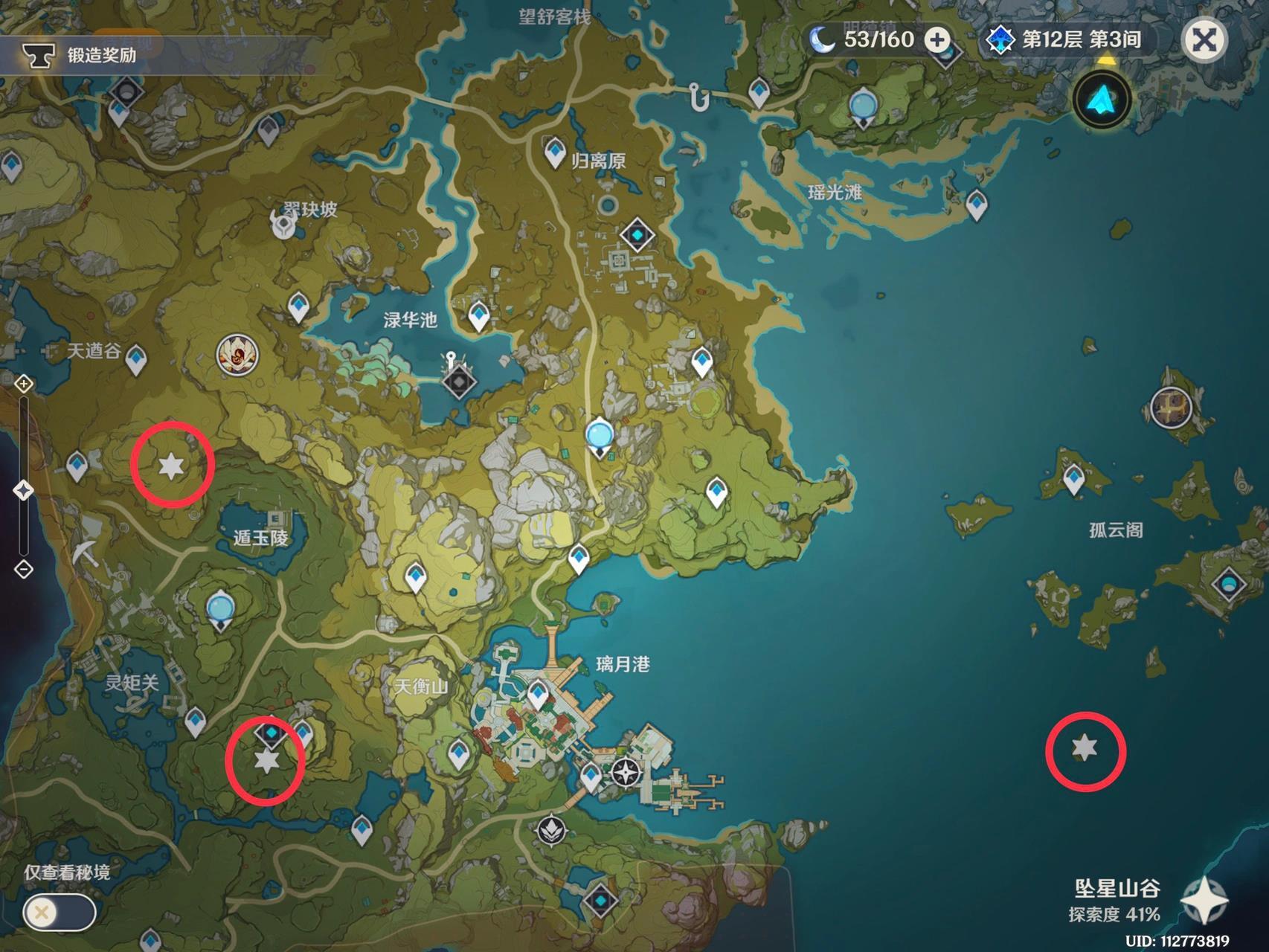Select the teleport waypoint beside 归离原
This screenshot has width=1269, height=952.
tap(555, 152)
